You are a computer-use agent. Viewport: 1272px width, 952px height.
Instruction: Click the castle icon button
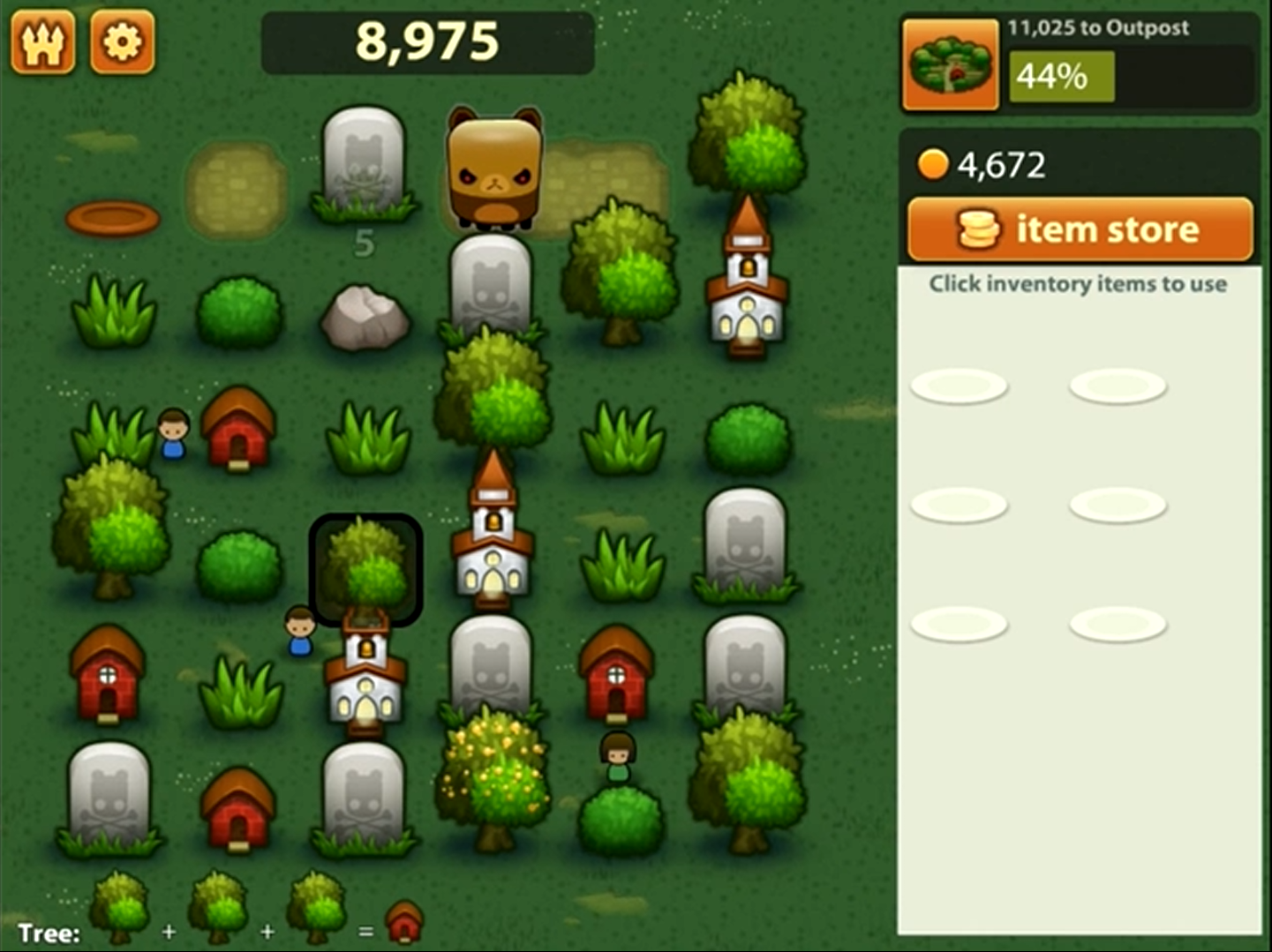(43, 41)
